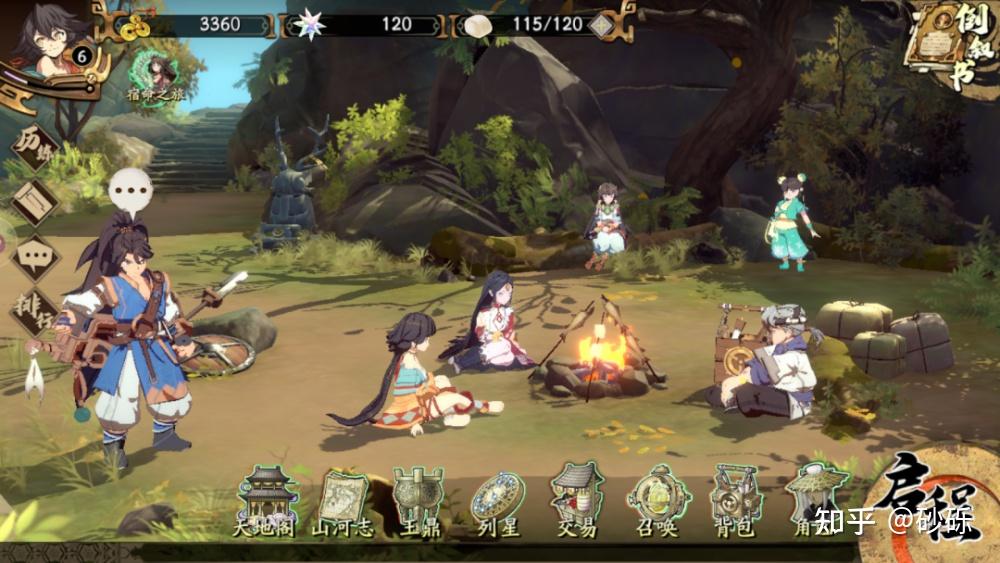The width and height of the screenshot is (1000, 563).
Task: Open the chat bubble side button
Action: click(35, 258)
